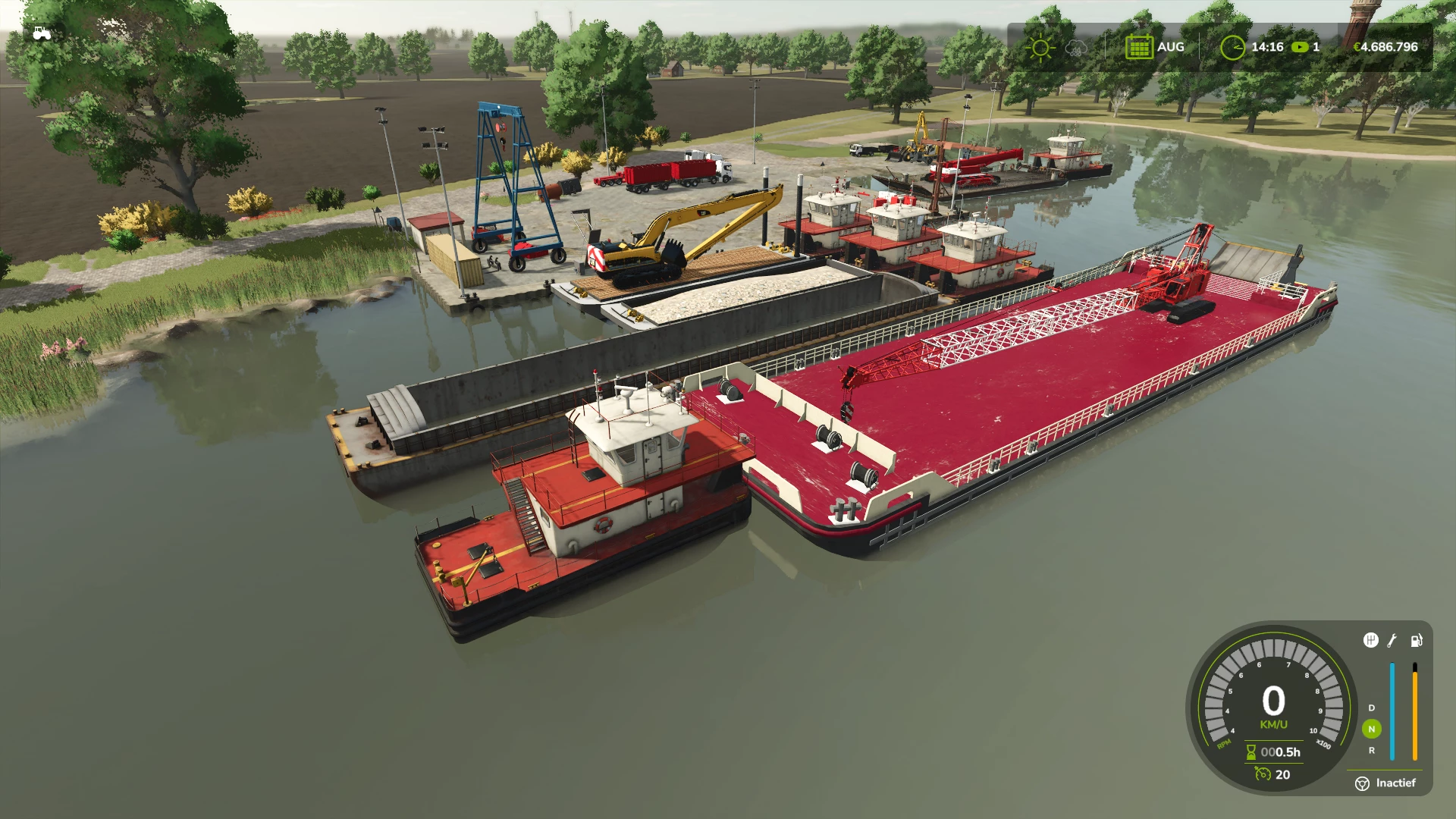Image resolution: width=1456 pixels, height=819 pixels.
Task: Open the month selector showing AUG
Action: (1170, 47)
